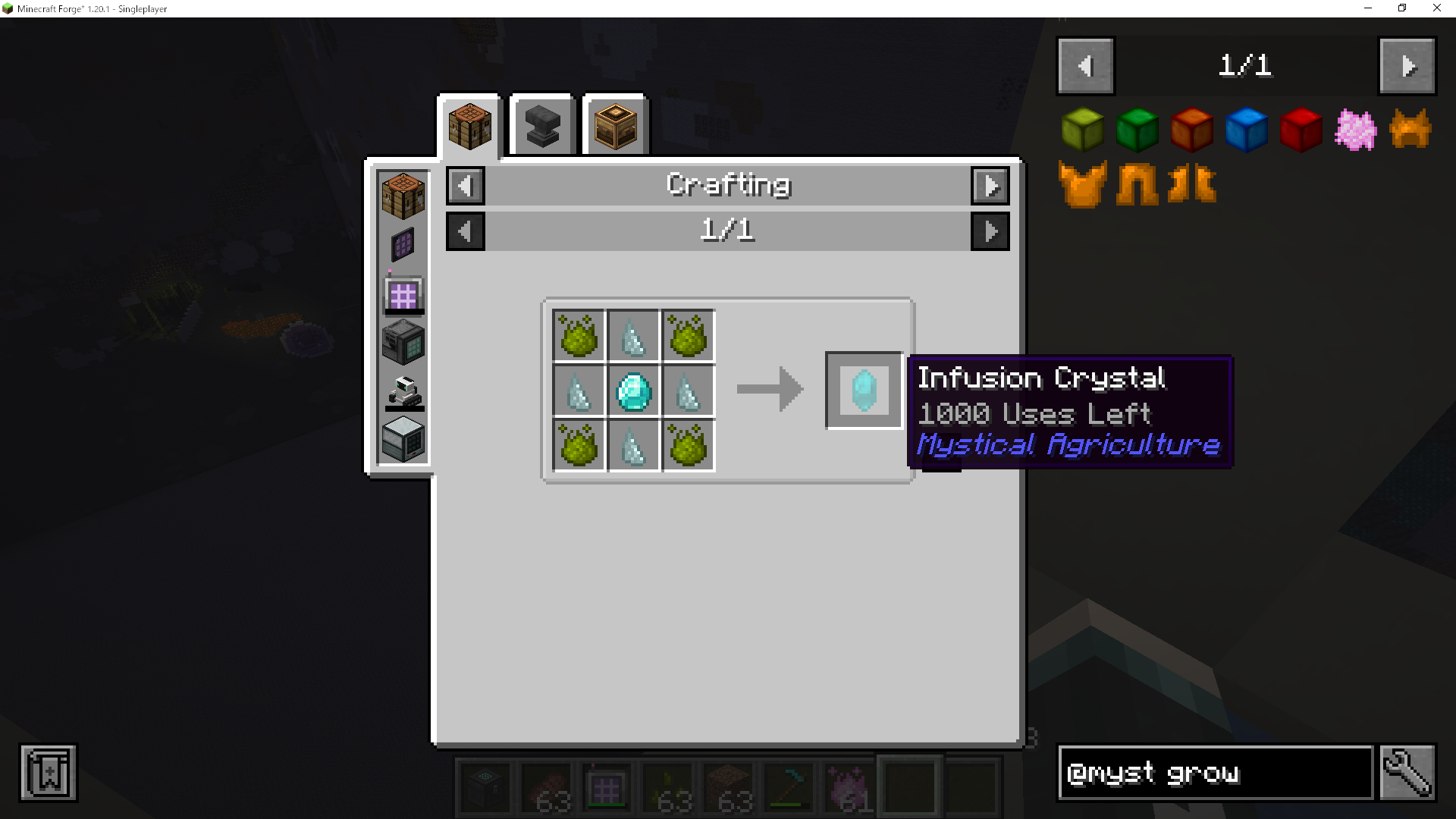Click the green essence in the top-left slot
Viewport: 1456px width, 819px height.
(x=579, y=336)
